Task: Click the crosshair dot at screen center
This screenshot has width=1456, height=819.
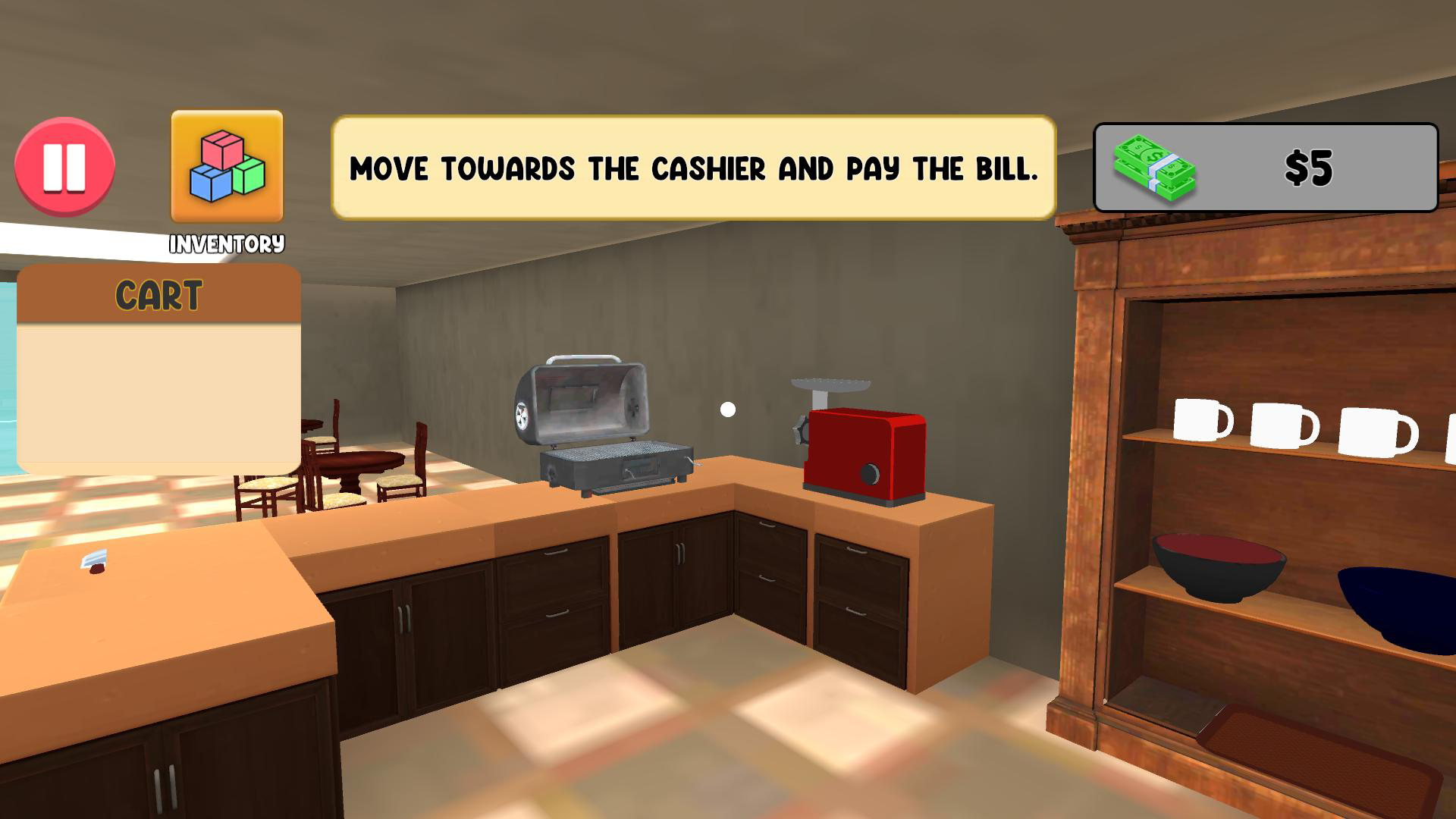Action: coord(728,409)
